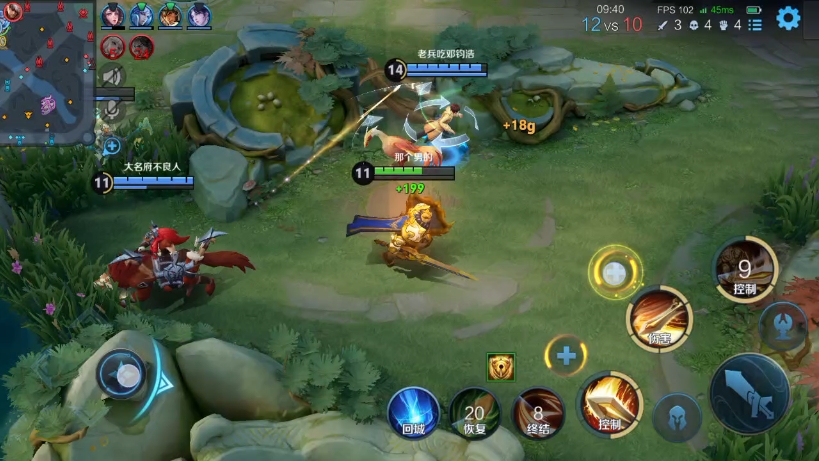Image resolution: width=819 pixels, height=461 pixels.
Task: Open the scoreboard list icon
Action: [755, 25]
